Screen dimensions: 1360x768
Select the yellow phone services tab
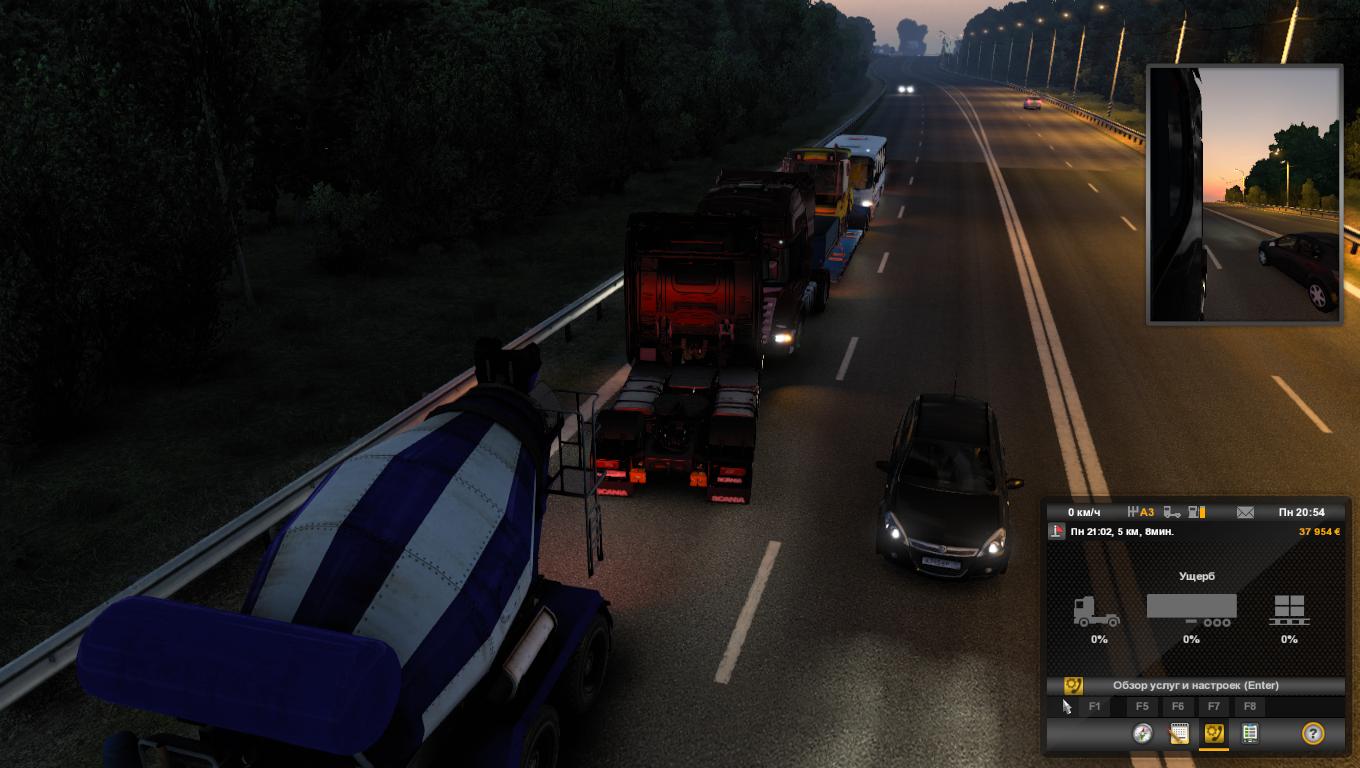click(x=1214, y=734)
